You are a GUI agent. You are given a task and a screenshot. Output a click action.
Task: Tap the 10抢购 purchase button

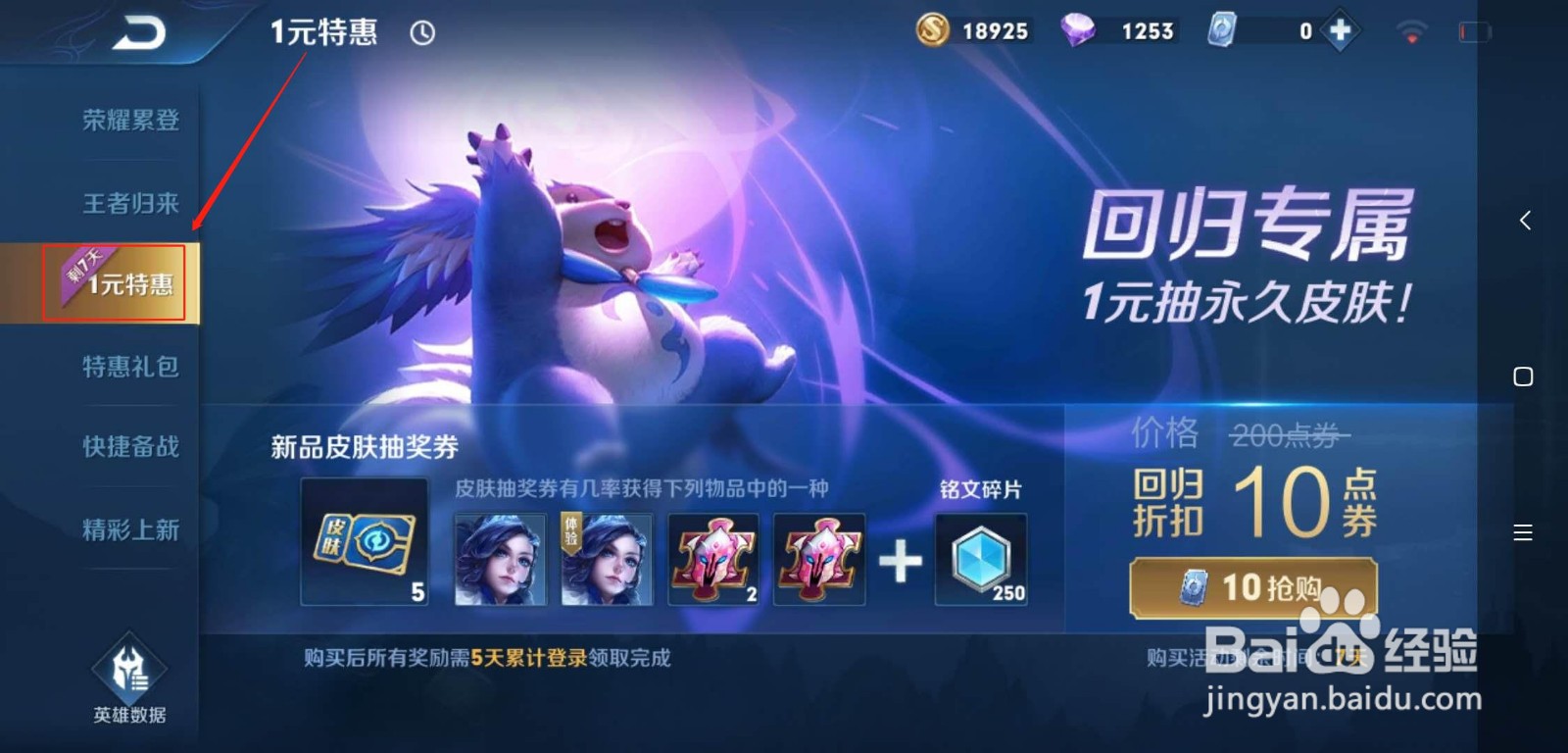coord(1252,588)
